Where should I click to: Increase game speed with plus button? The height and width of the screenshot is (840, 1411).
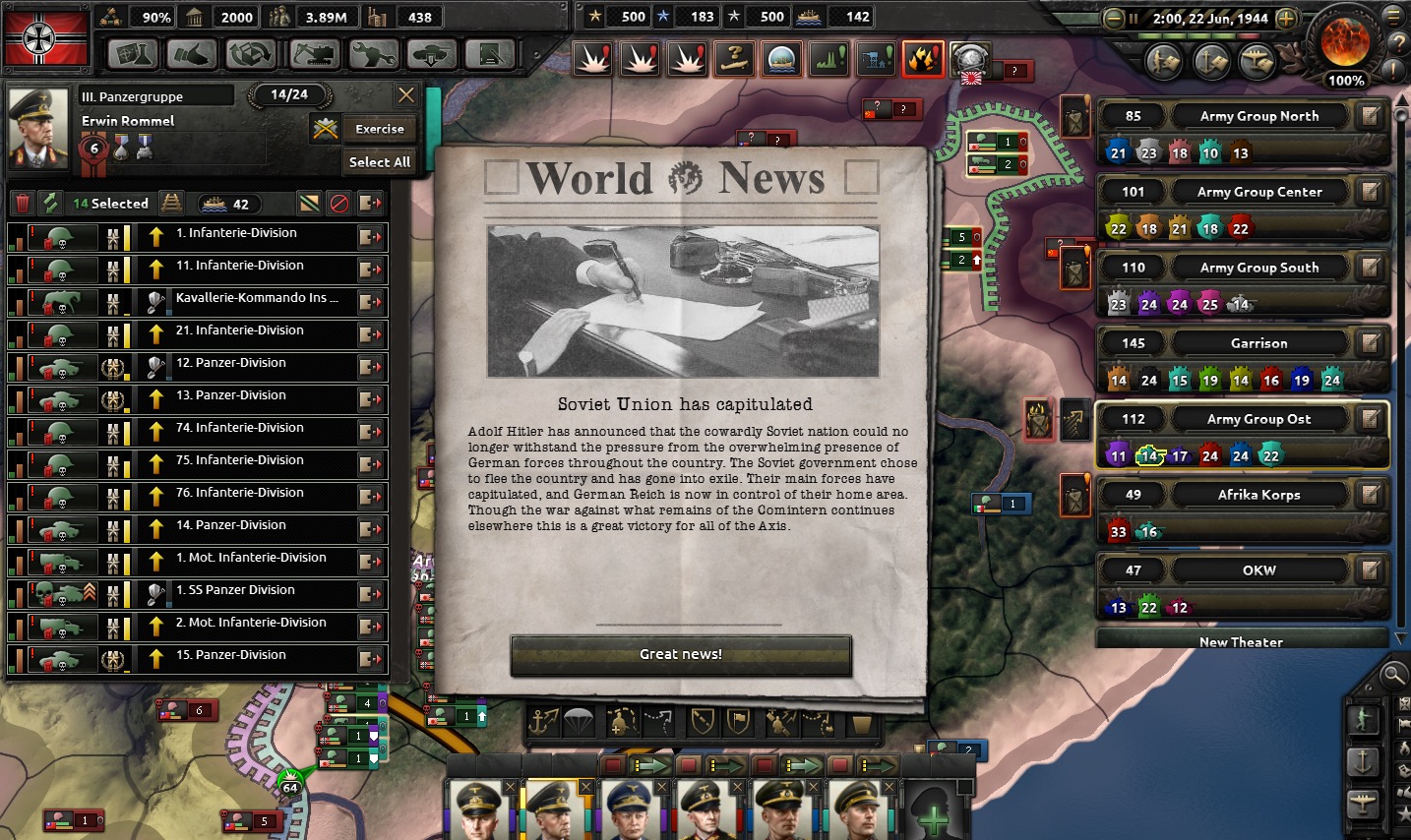pos(1286,19)
